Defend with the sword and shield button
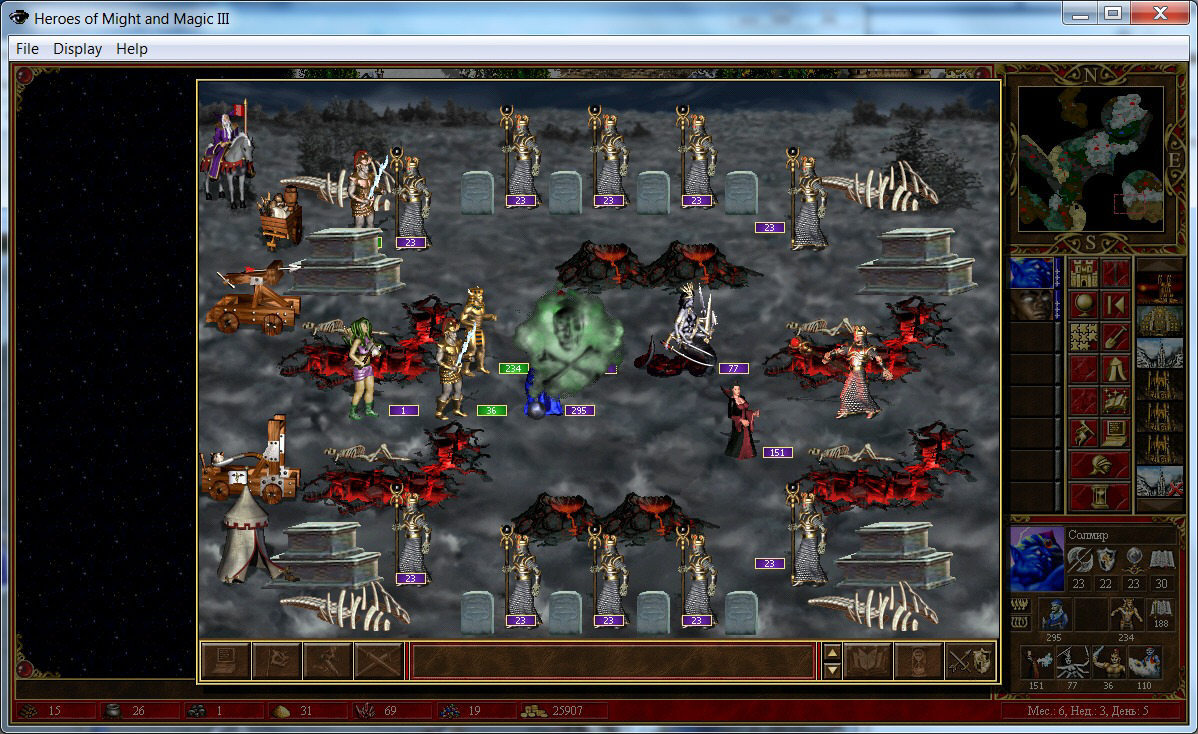 (970, 661)
